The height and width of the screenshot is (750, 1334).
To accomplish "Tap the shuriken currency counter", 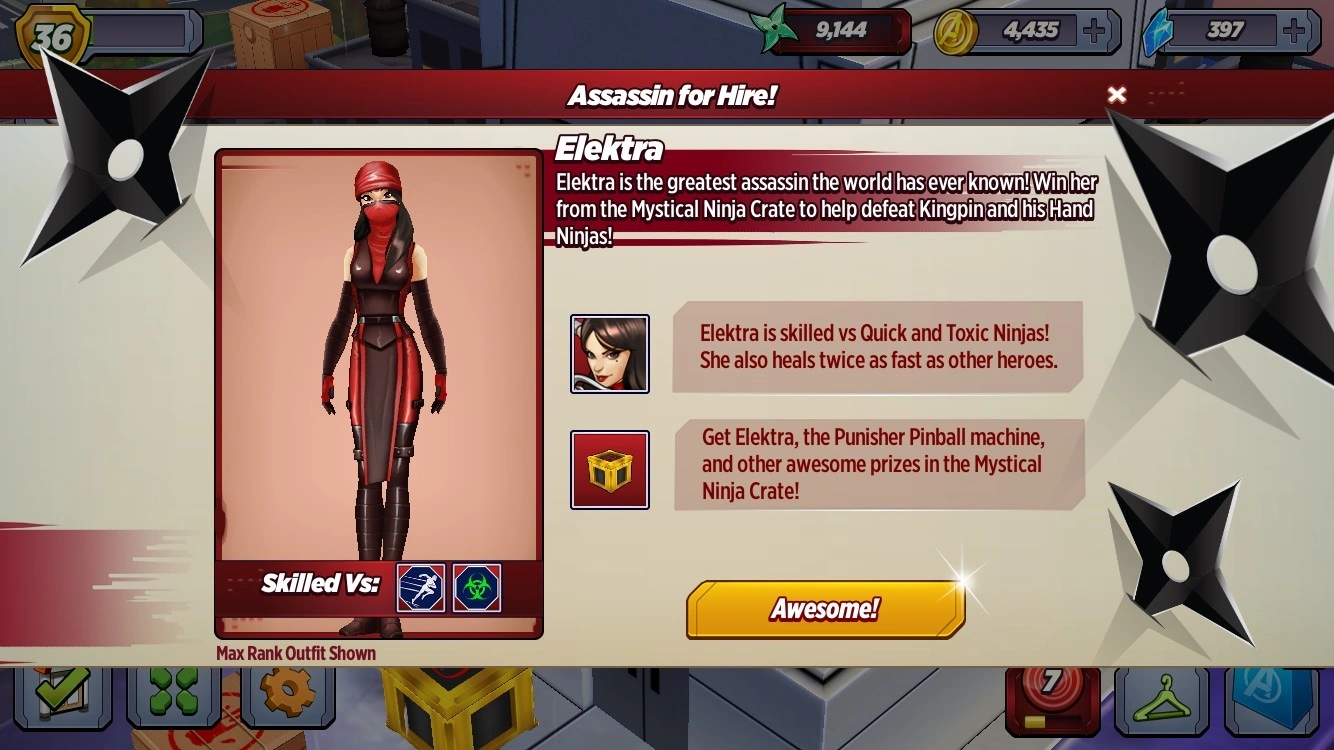I will point(836,31).
